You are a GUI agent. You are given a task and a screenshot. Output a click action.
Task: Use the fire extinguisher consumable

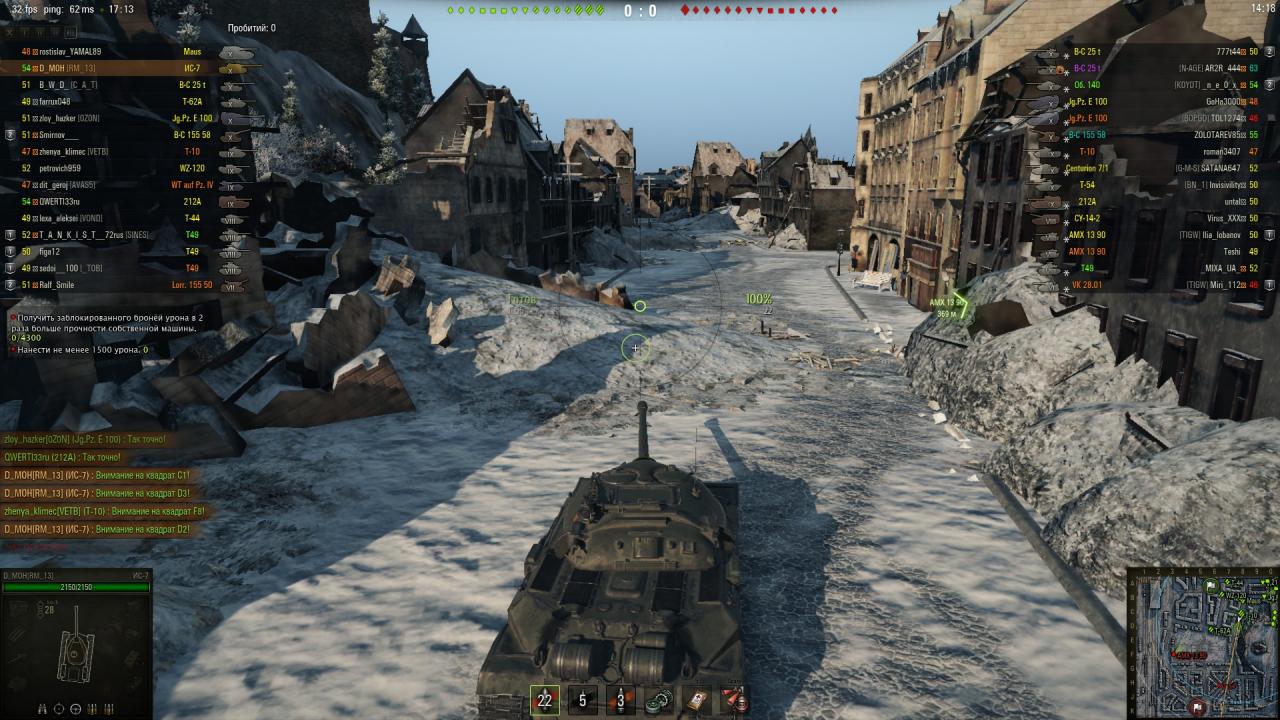tap(734, 700)
